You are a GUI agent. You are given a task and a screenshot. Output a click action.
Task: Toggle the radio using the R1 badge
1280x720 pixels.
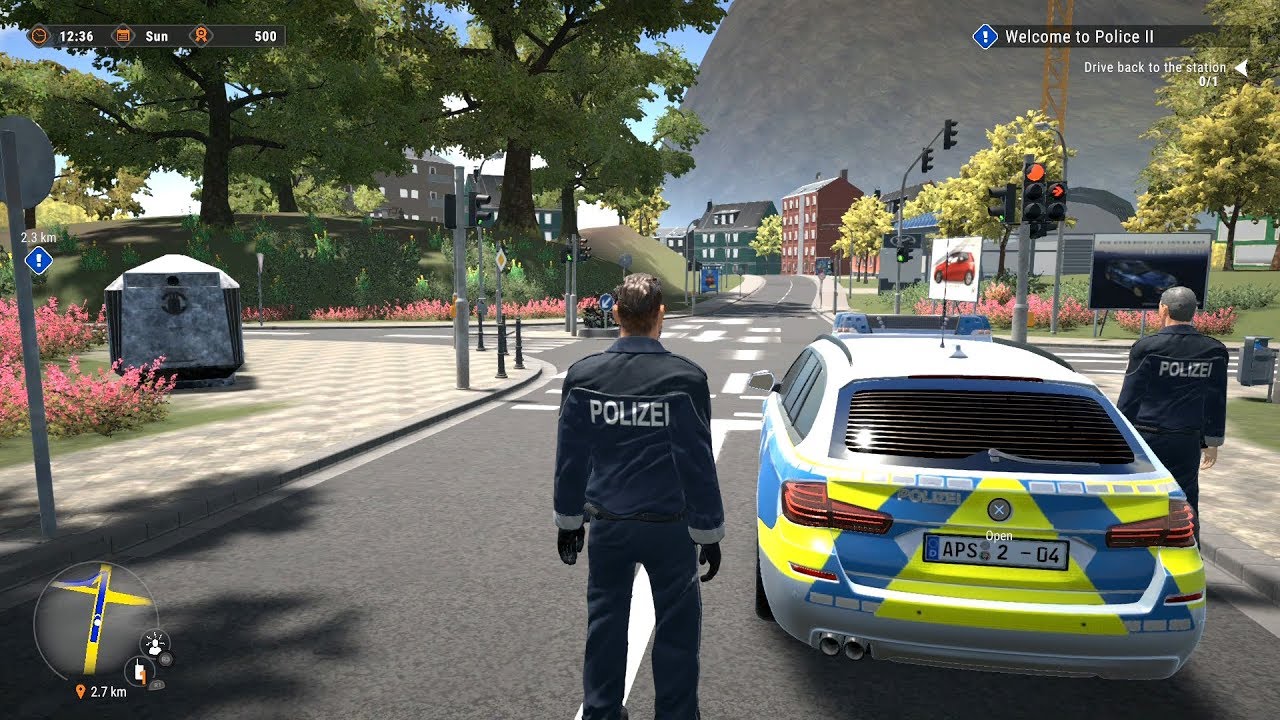157,686
